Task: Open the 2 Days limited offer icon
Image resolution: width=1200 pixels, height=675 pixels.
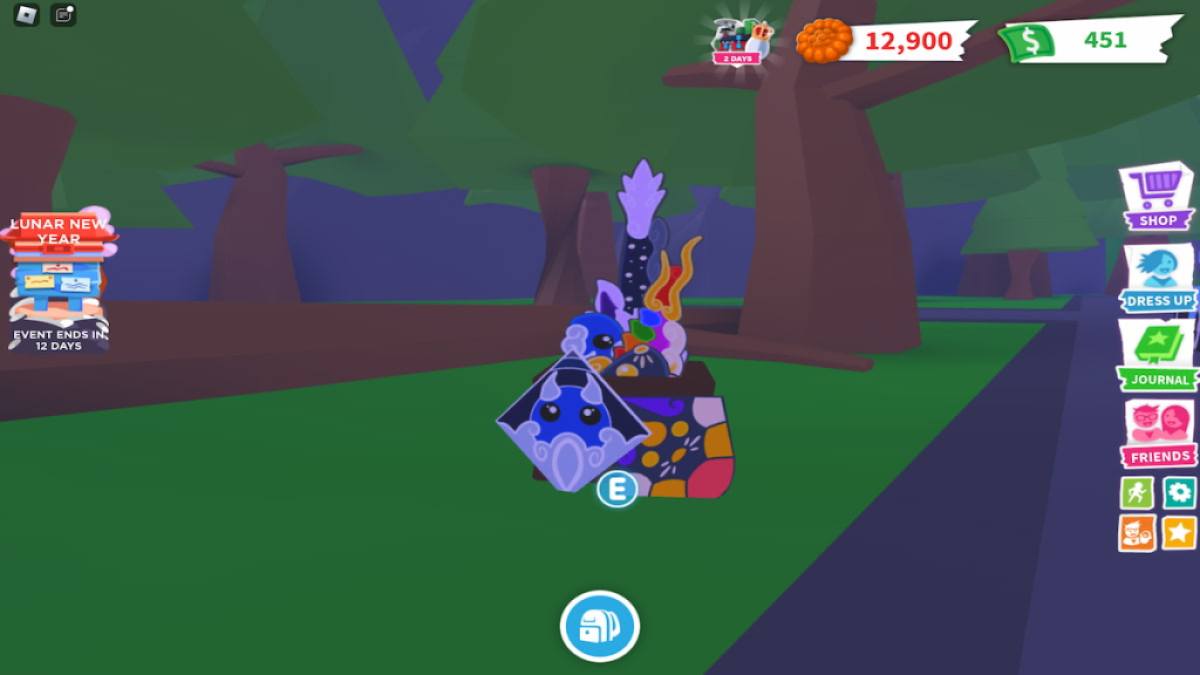Action: pos(741,41)
